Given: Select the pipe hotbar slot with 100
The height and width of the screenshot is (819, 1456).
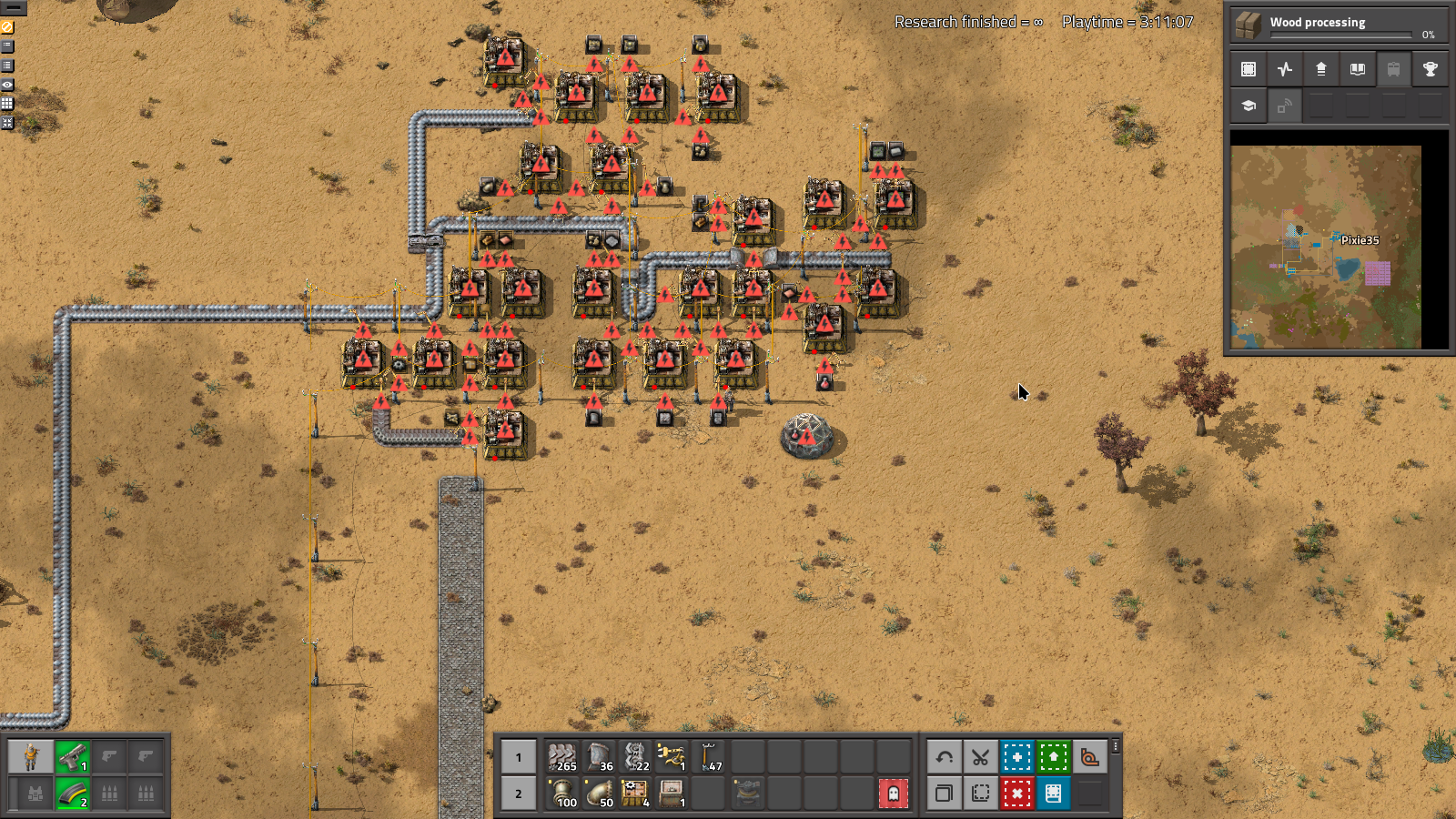Looking at the screenshot, I should coord(563,794).
